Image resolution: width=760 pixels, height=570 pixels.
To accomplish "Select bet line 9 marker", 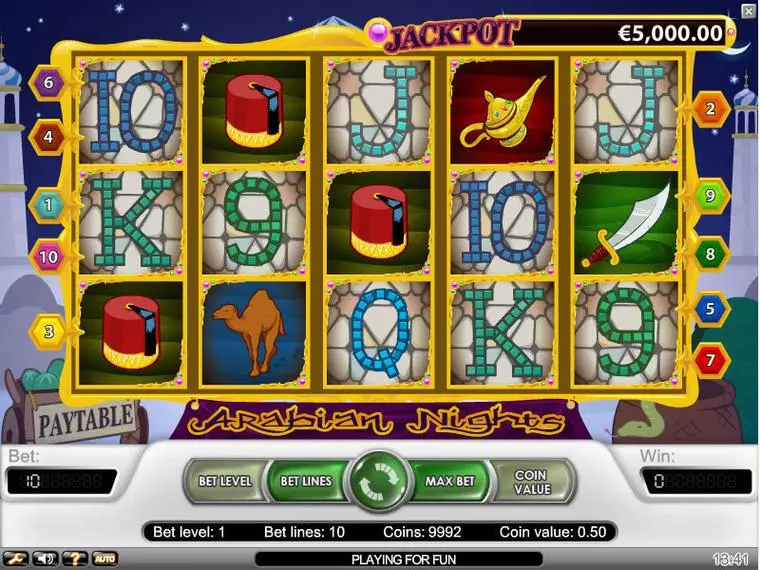I will pyautogui.click(x=710, y=196).
